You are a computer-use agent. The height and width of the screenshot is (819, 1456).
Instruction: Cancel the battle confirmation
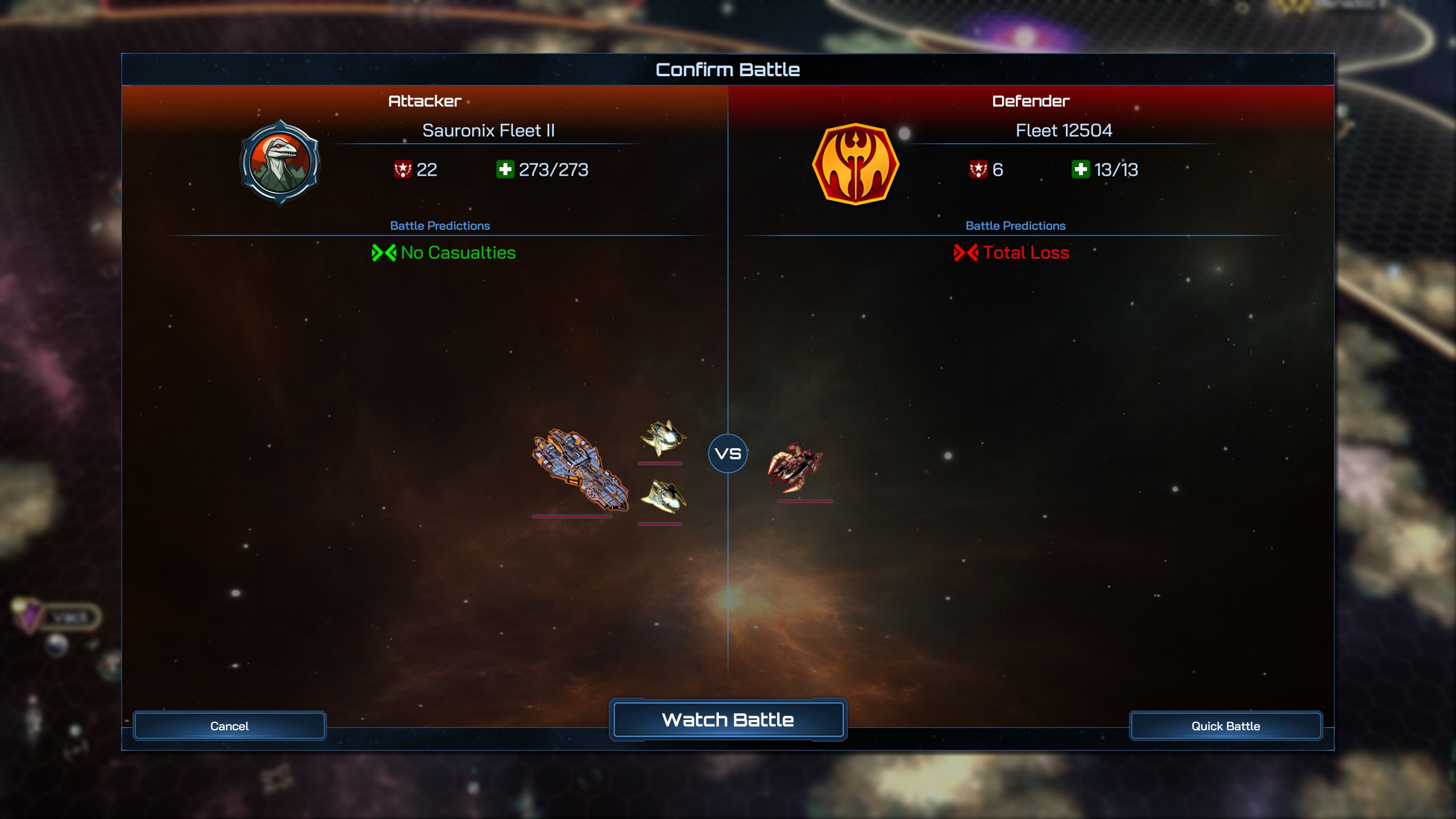[x=229, y=726]
